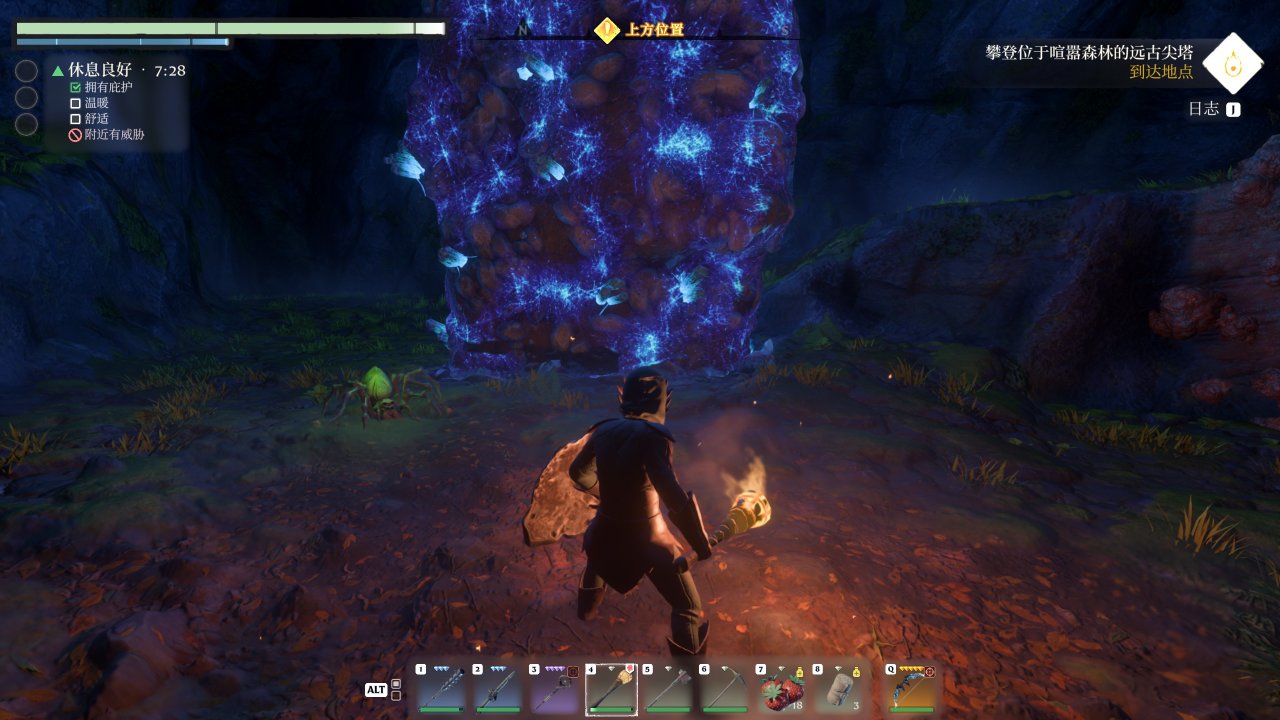Equip the hammer in slot 5
This screenshot has height=720, width=1280.
[668, 691]
